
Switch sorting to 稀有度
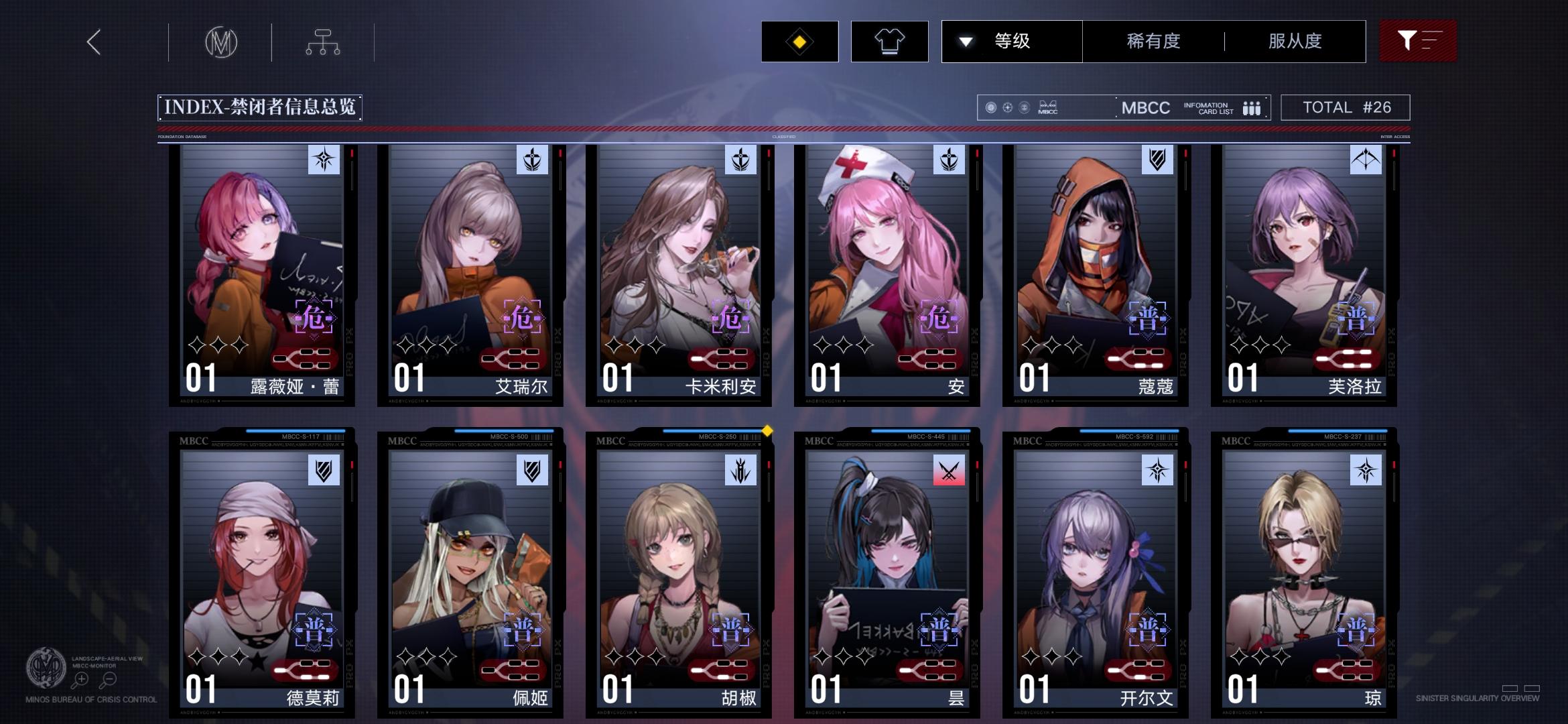[1153, 41]
